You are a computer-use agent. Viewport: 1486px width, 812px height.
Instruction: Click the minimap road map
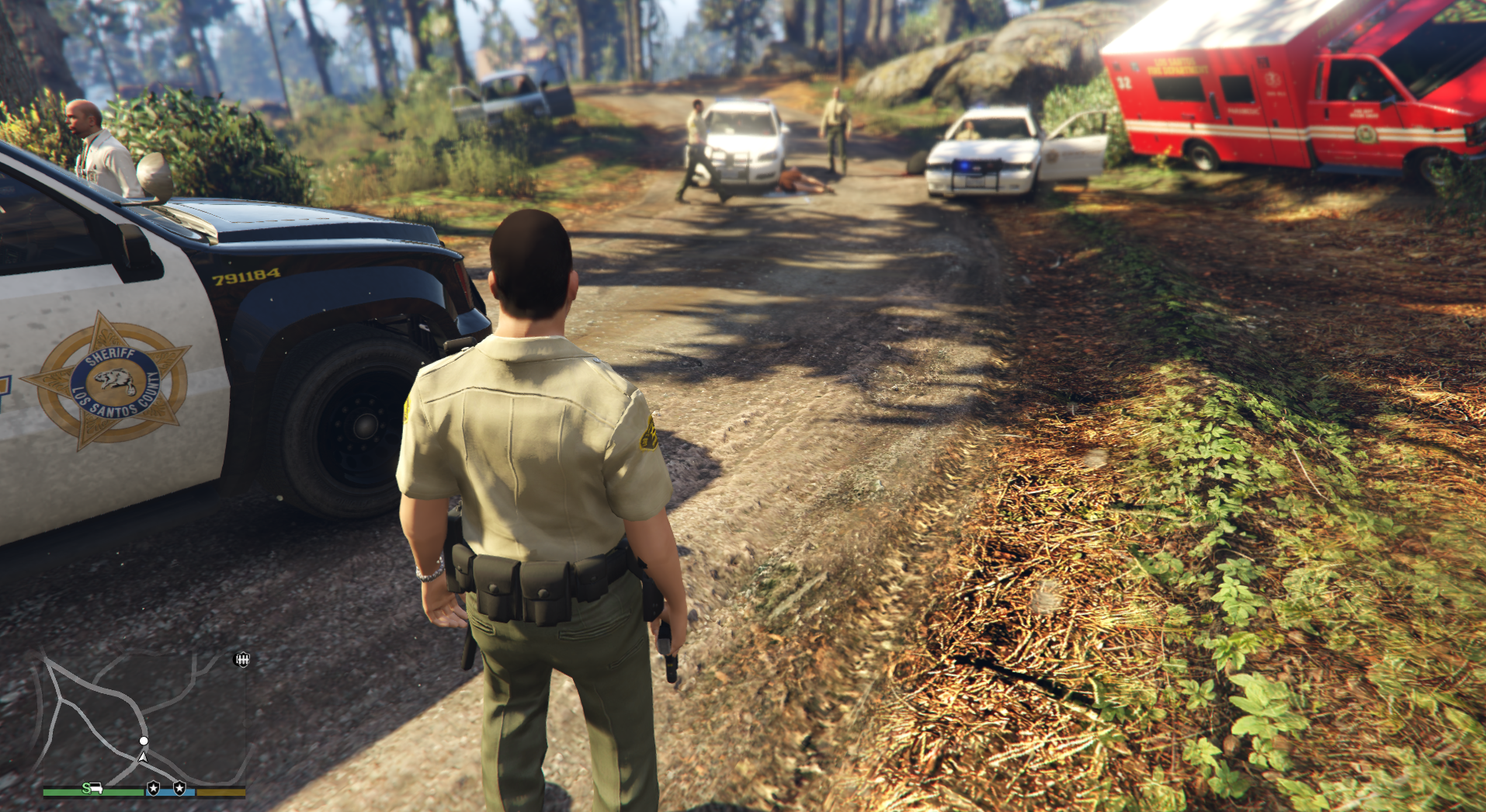coord(144,718)
